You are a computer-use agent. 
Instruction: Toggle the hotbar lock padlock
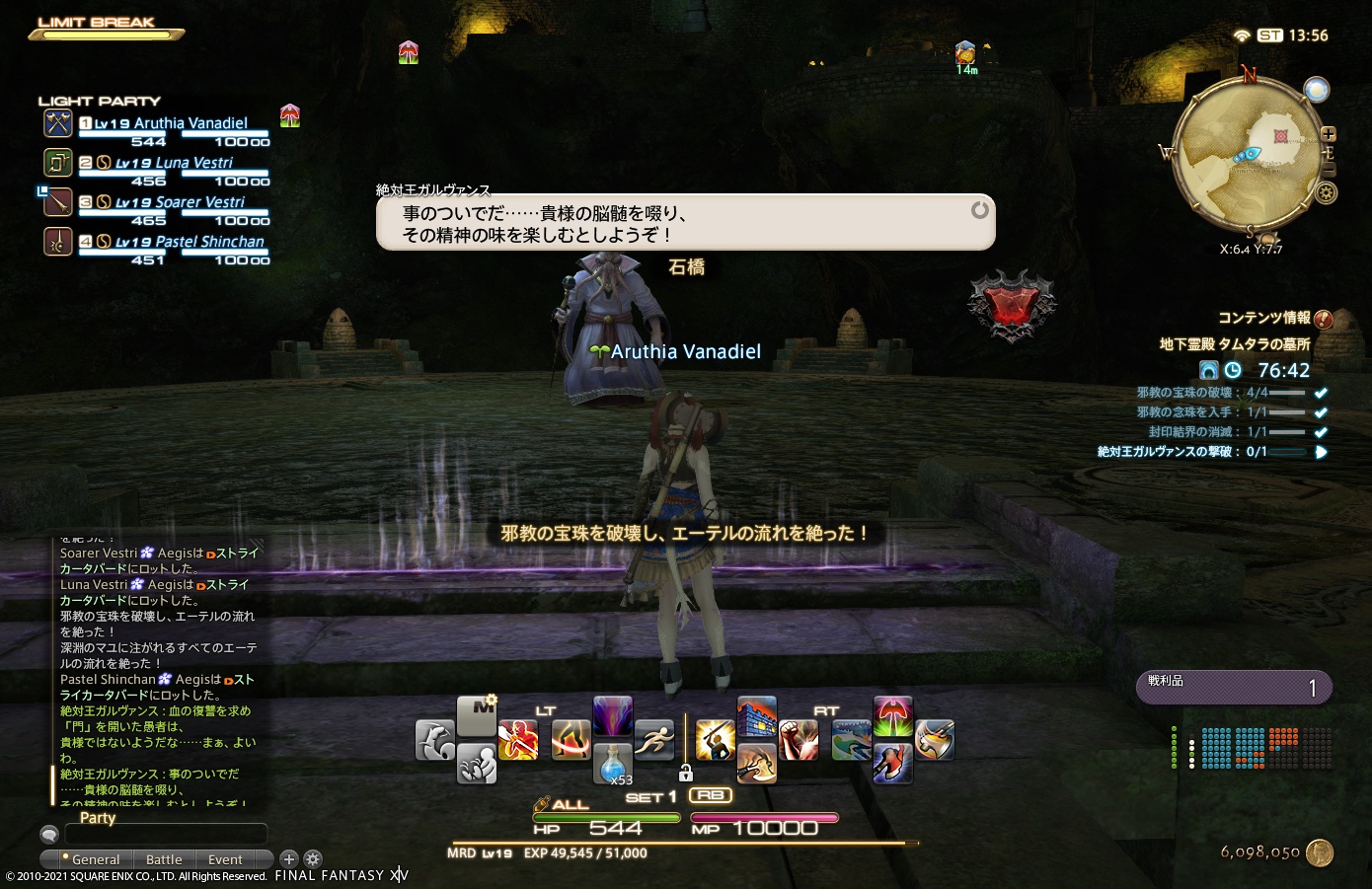coord(686,776)
